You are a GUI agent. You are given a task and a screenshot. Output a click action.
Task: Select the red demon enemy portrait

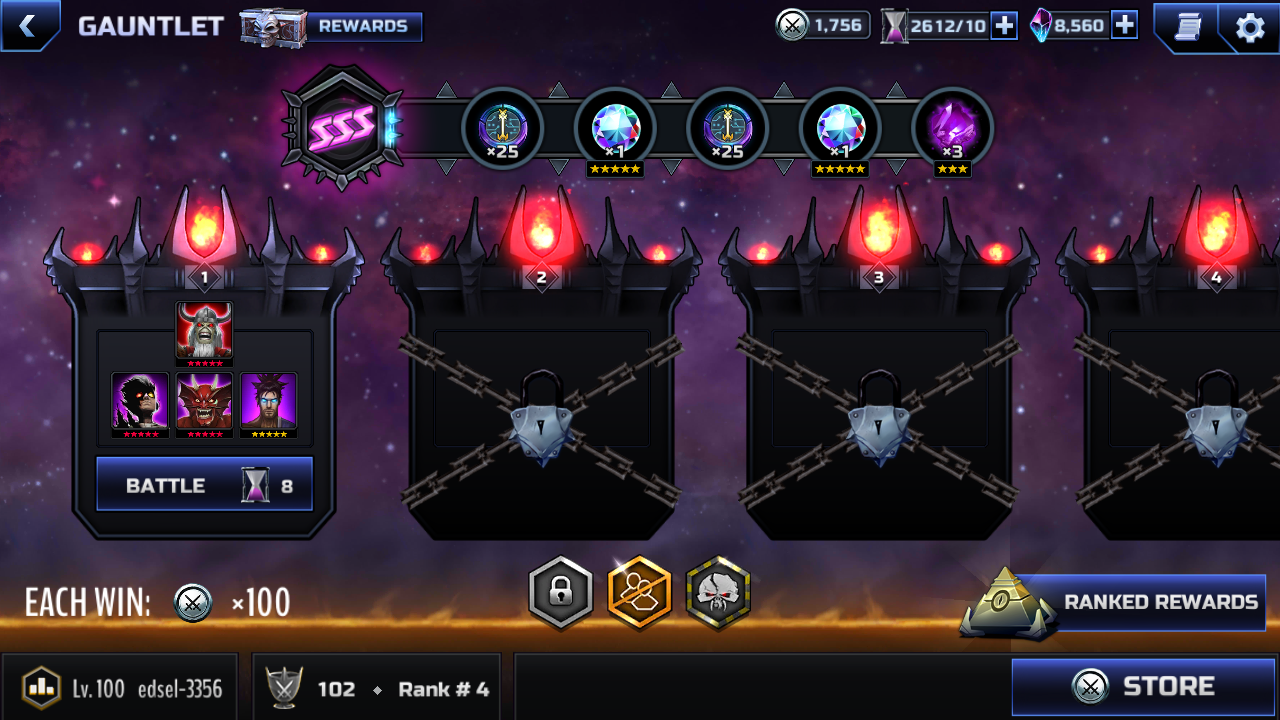[x=205, y=401]
